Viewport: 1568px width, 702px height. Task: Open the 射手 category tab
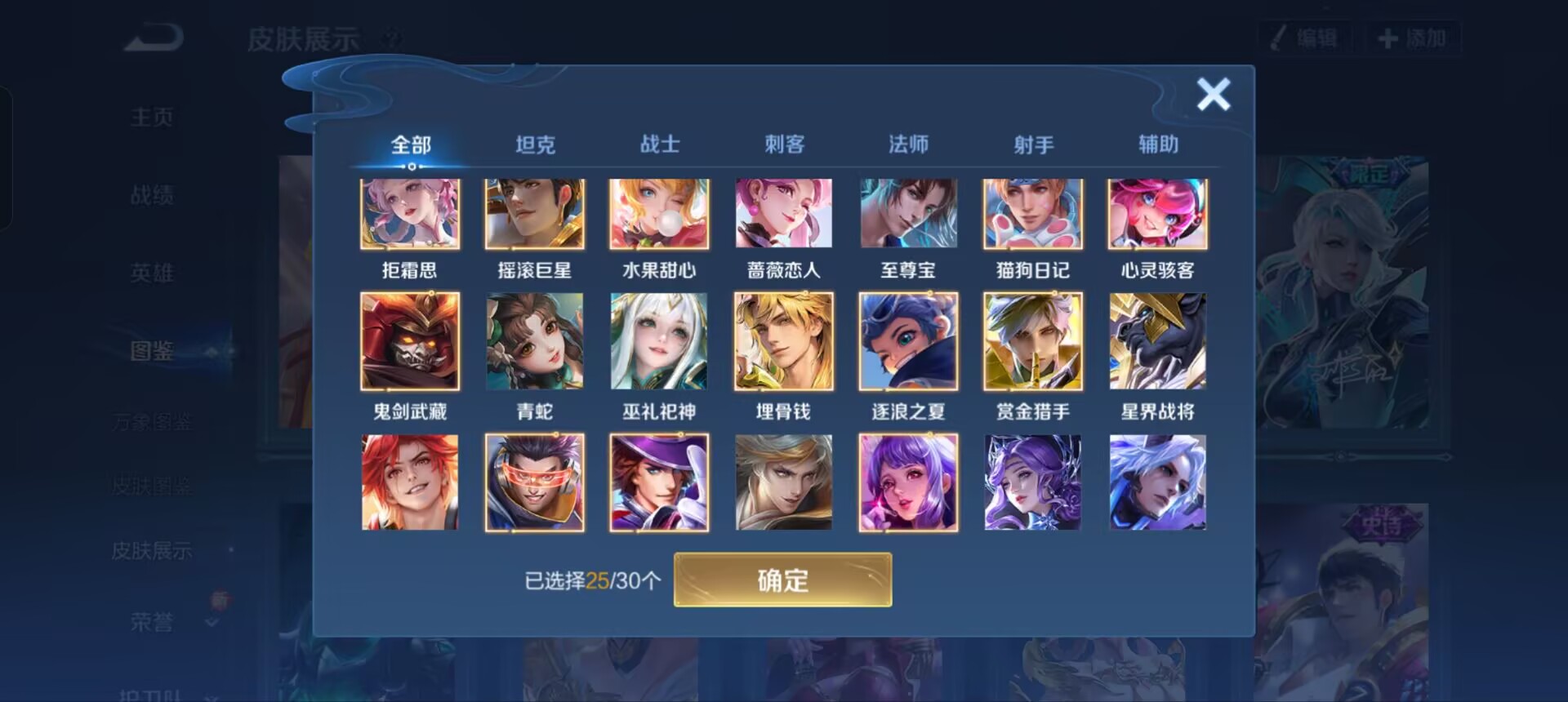coord(1032,144)
